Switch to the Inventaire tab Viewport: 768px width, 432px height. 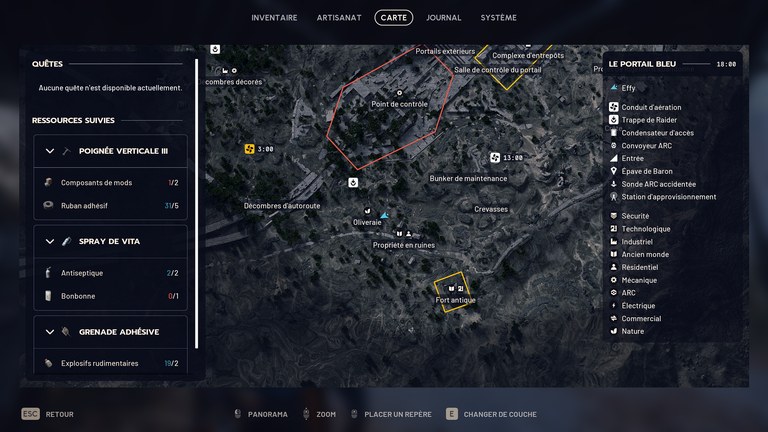tap(274, 17)
